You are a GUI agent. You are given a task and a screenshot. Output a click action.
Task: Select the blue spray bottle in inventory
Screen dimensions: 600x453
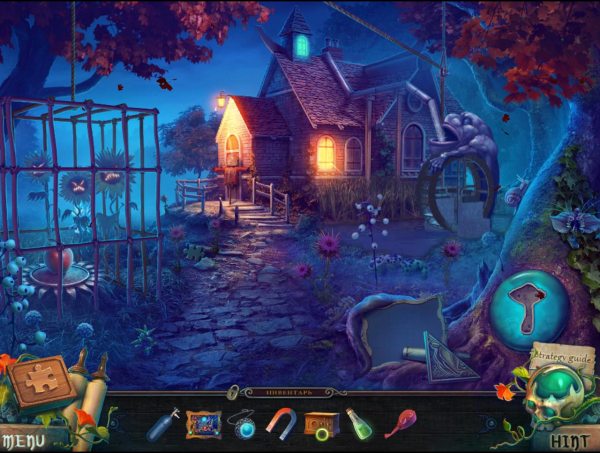[x=160, y=423]
